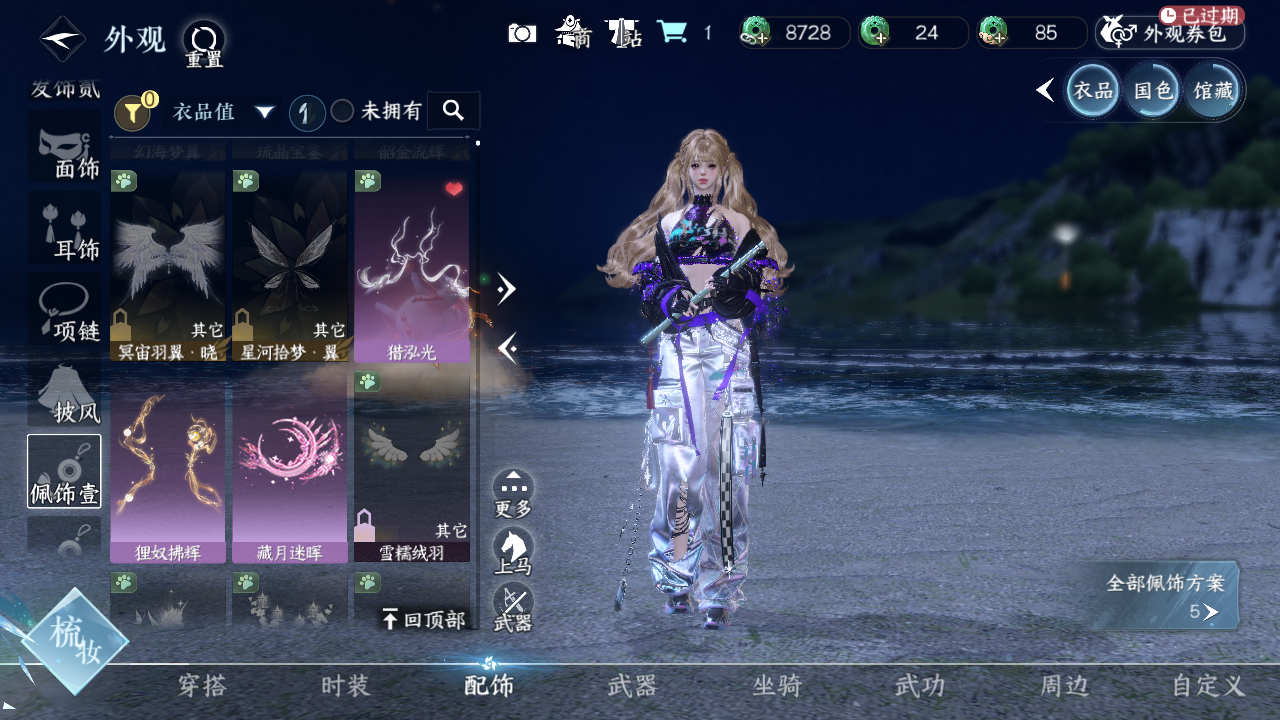Open the 外观券包 coupon pack
The image size is (1280, 720).
[1171, 33]
